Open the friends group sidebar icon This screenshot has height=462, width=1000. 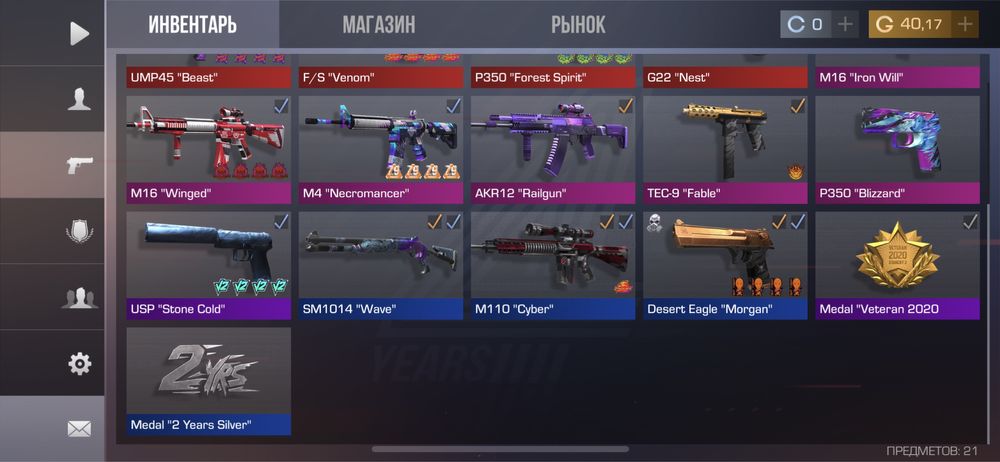pyautogui.click(x=79, y=297)
